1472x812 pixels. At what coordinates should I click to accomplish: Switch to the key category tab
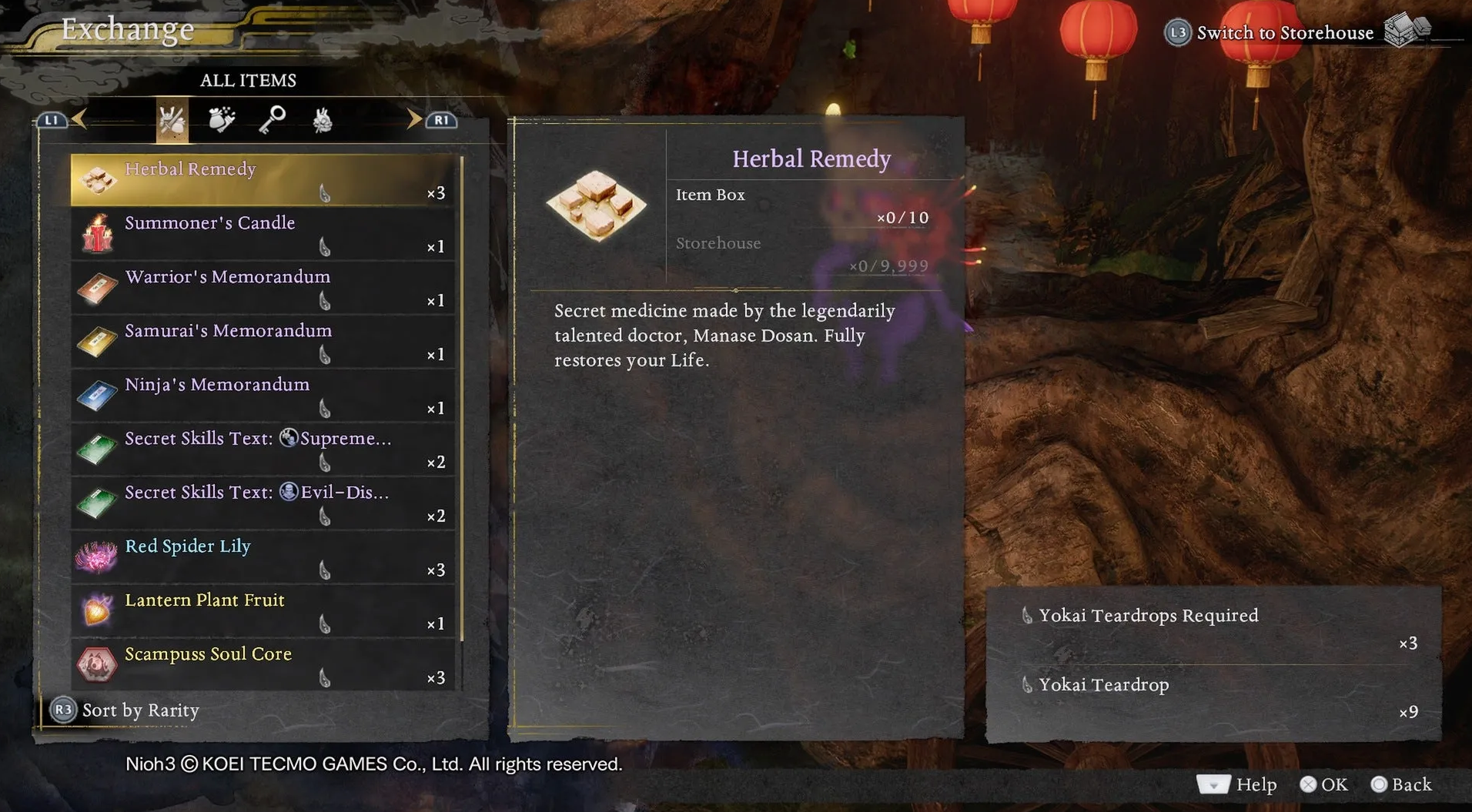pos(272,120)
